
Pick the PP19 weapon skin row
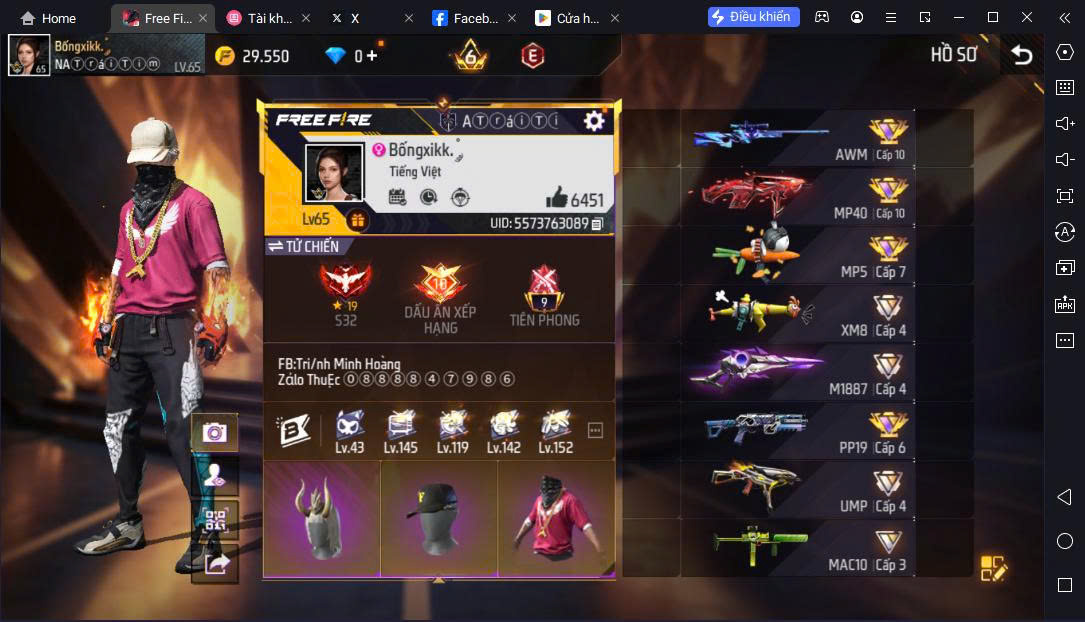coord(798,431)
